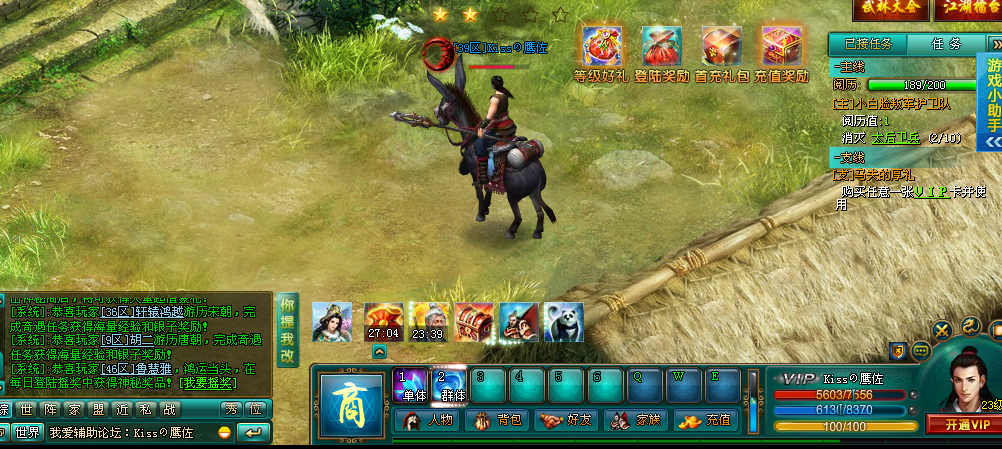Viewport: 1002px width, 449px height.
Task: Switch to the 任务 quest tab
Action: pyautogui.click(x=945, y=44)
